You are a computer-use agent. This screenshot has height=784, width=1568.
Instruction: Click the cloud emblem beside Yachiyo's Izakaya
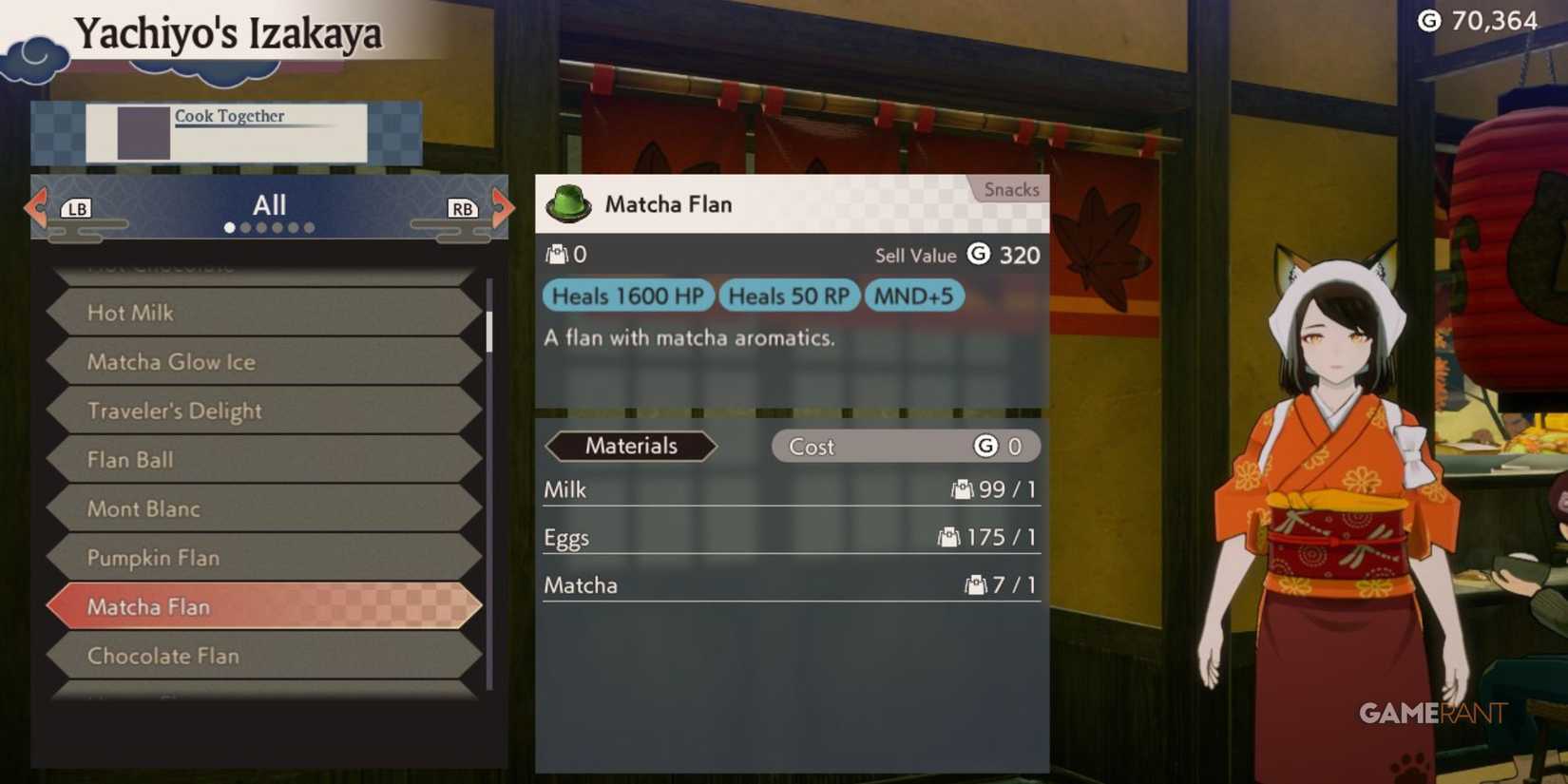click(x=31, y=59)
